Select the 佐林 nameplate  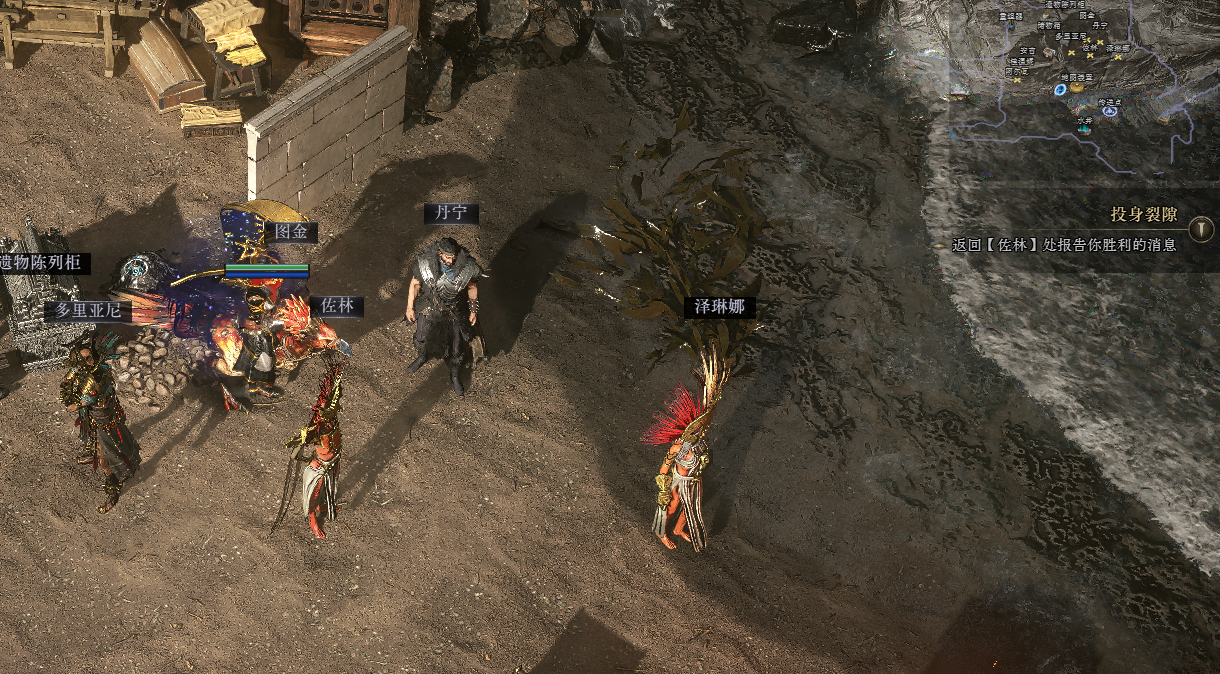point(336,306)
